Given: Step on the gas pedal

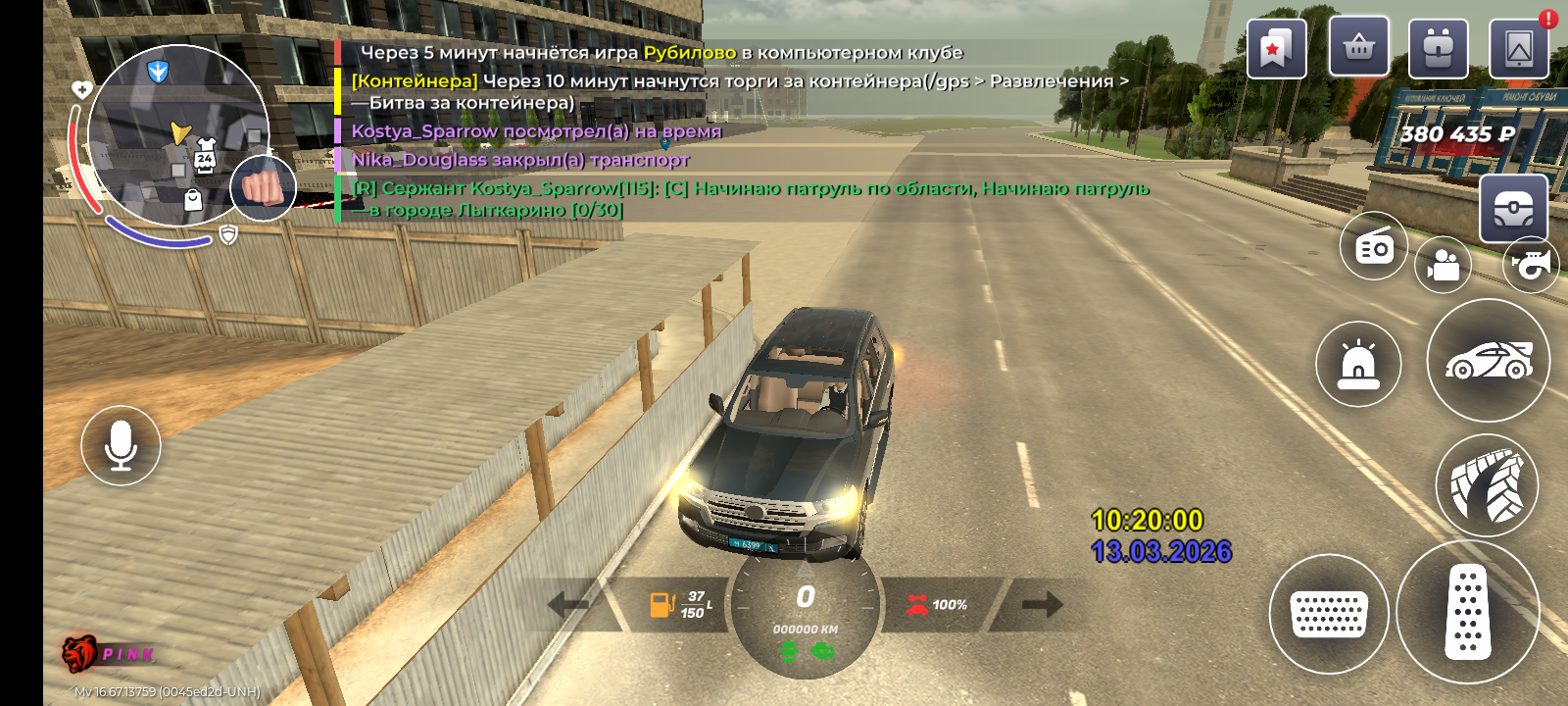Looking at the screenshot, I should tap(1467, 613).
